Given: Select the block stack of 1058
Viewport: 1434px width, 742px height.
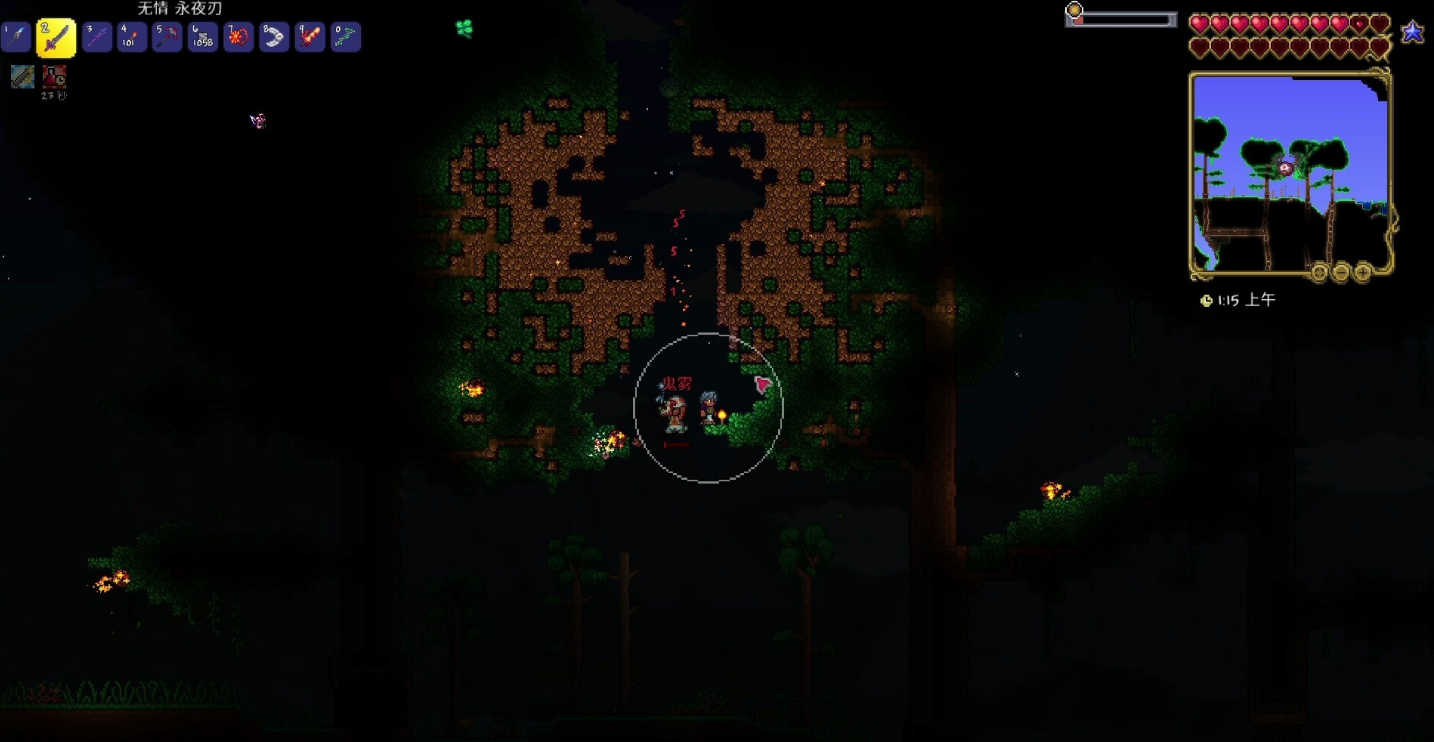Looking at the screenshot, I should pyautogui.click(x=203, y=38).
